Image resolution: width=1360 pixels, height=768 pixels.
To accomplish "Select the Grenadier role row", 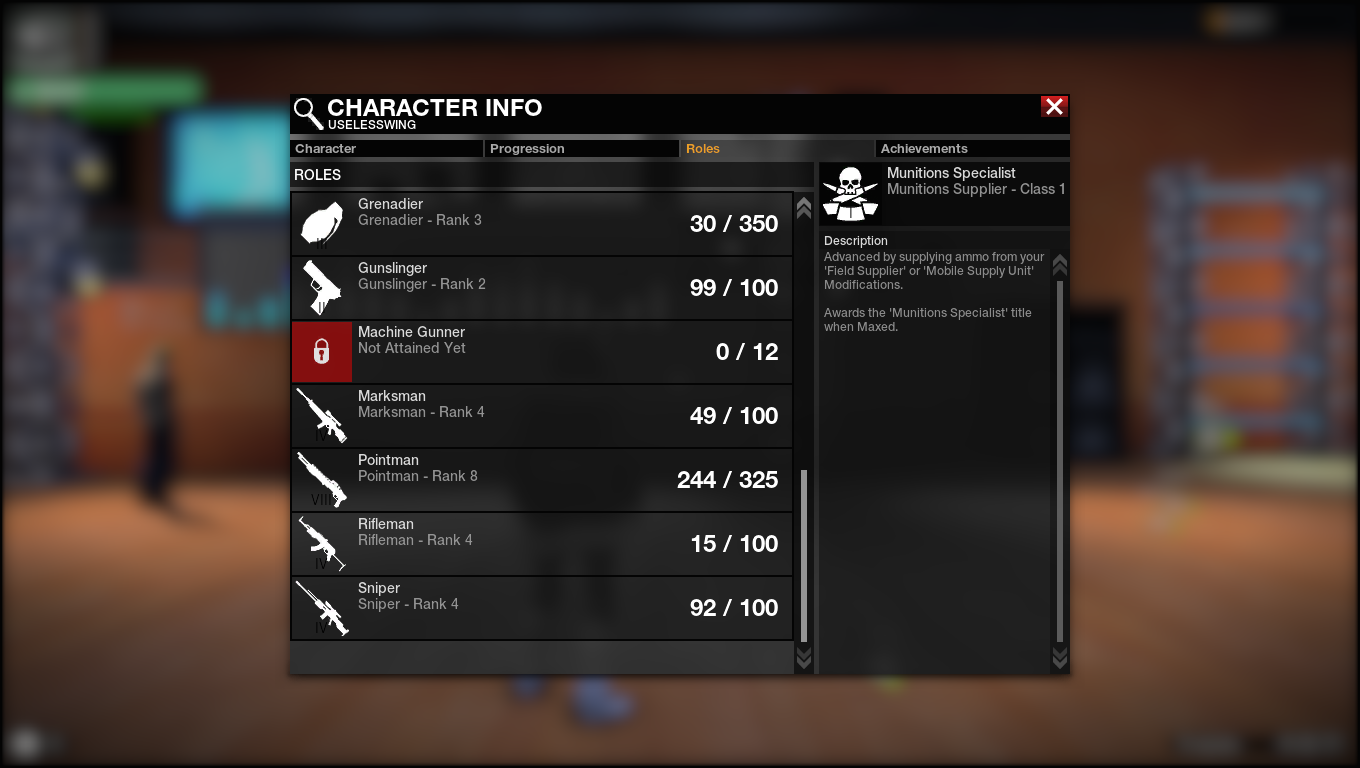I will (x=541, y=224).
